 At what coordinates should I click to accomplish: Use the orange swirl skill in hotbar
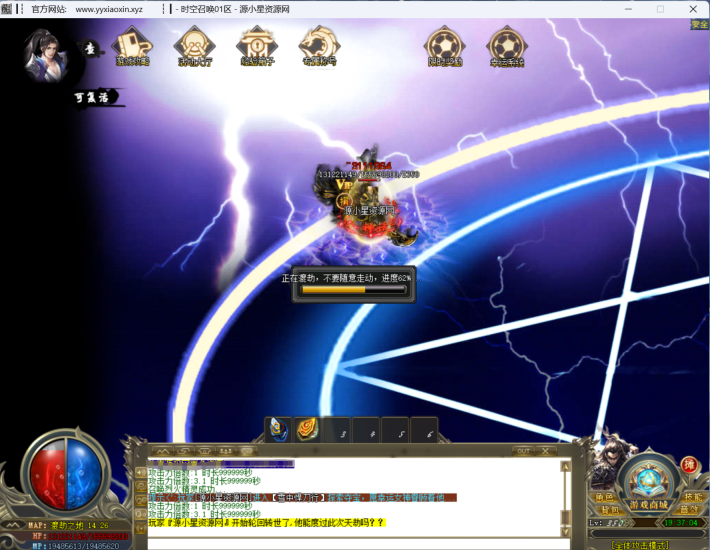(307, 428)
